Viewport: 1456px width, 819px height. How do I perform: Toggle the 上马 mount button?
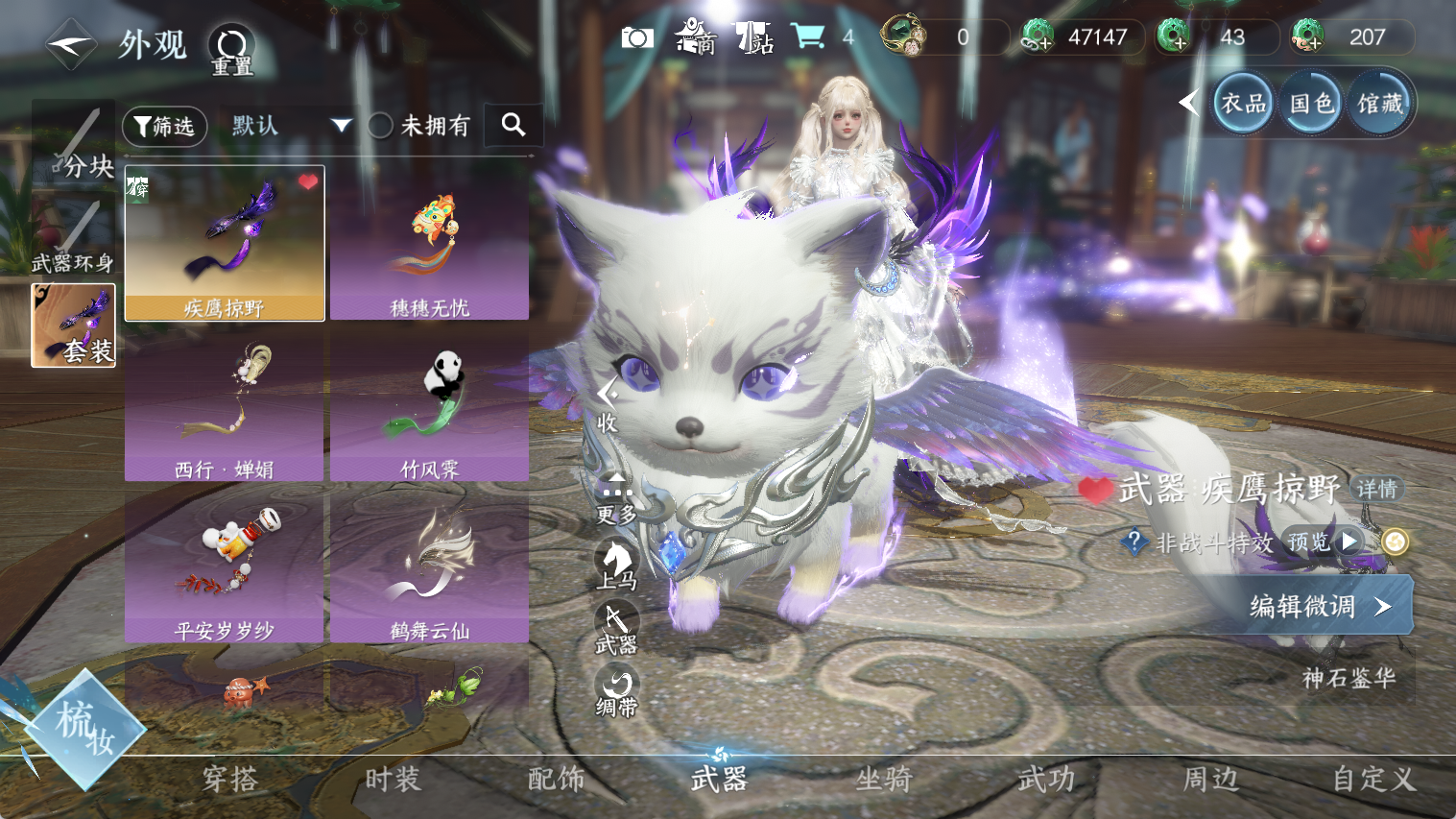coord(616,564)
